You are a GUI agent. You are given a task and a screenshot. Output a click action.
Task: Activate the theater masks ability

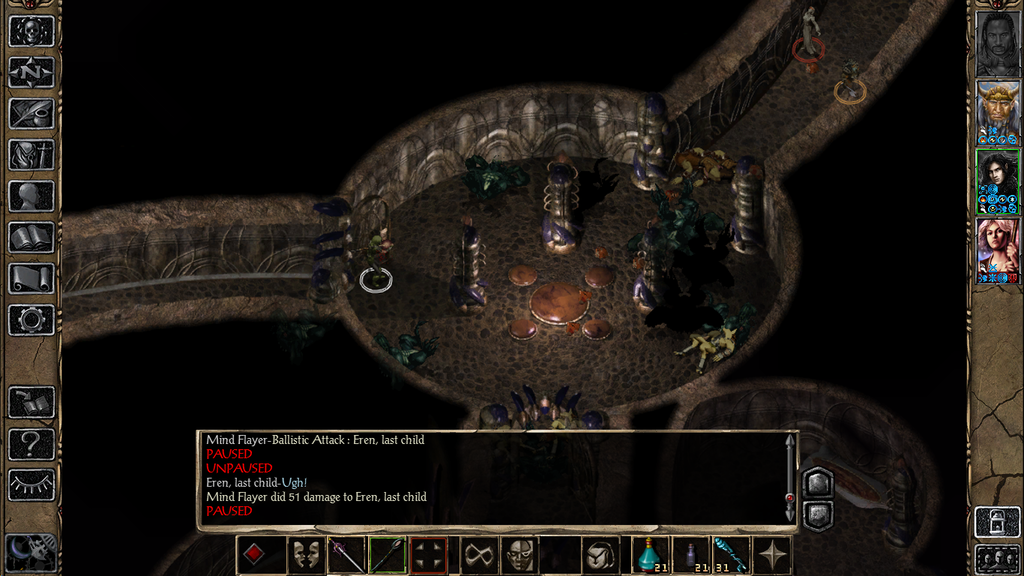pyautogui.click(x=304, y=555)
